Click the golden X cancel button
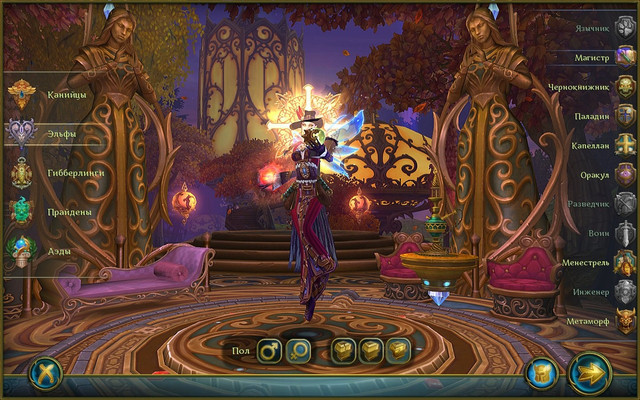The height and width of the screenshot is (400, 640). [x=45, y=374]
